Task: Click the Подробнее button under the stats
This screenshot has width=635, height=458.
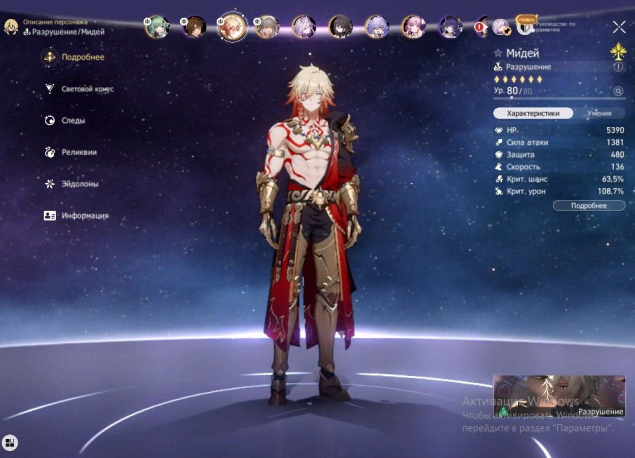Action: coord(589,205)
